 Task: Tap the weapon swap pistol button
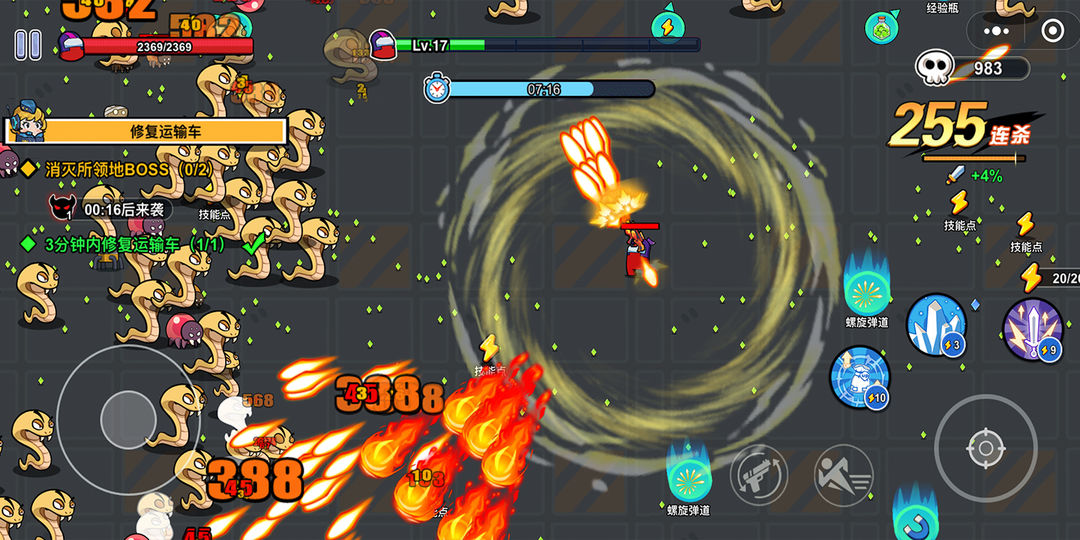click(760, 475)
